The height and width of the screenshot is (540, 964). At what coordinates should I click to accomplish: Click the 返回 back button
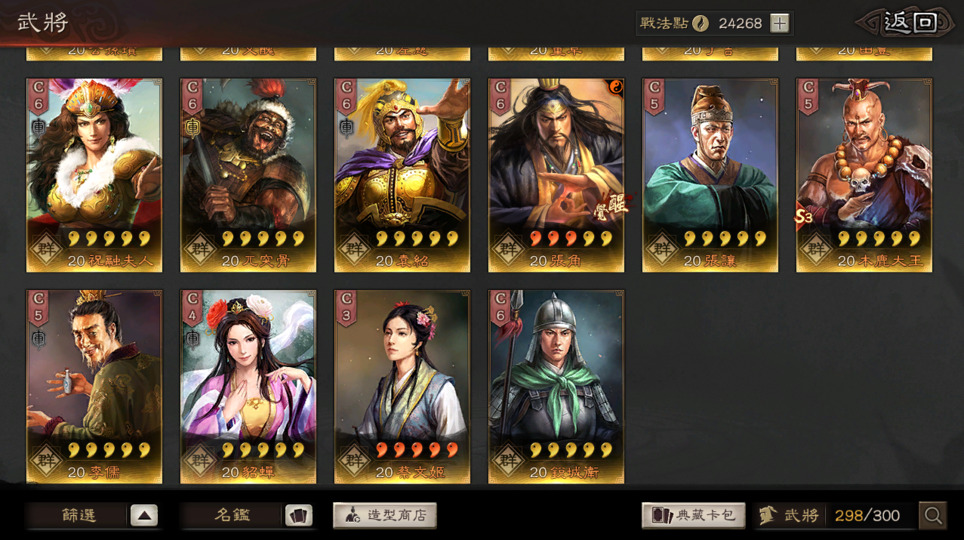point(908,23)
